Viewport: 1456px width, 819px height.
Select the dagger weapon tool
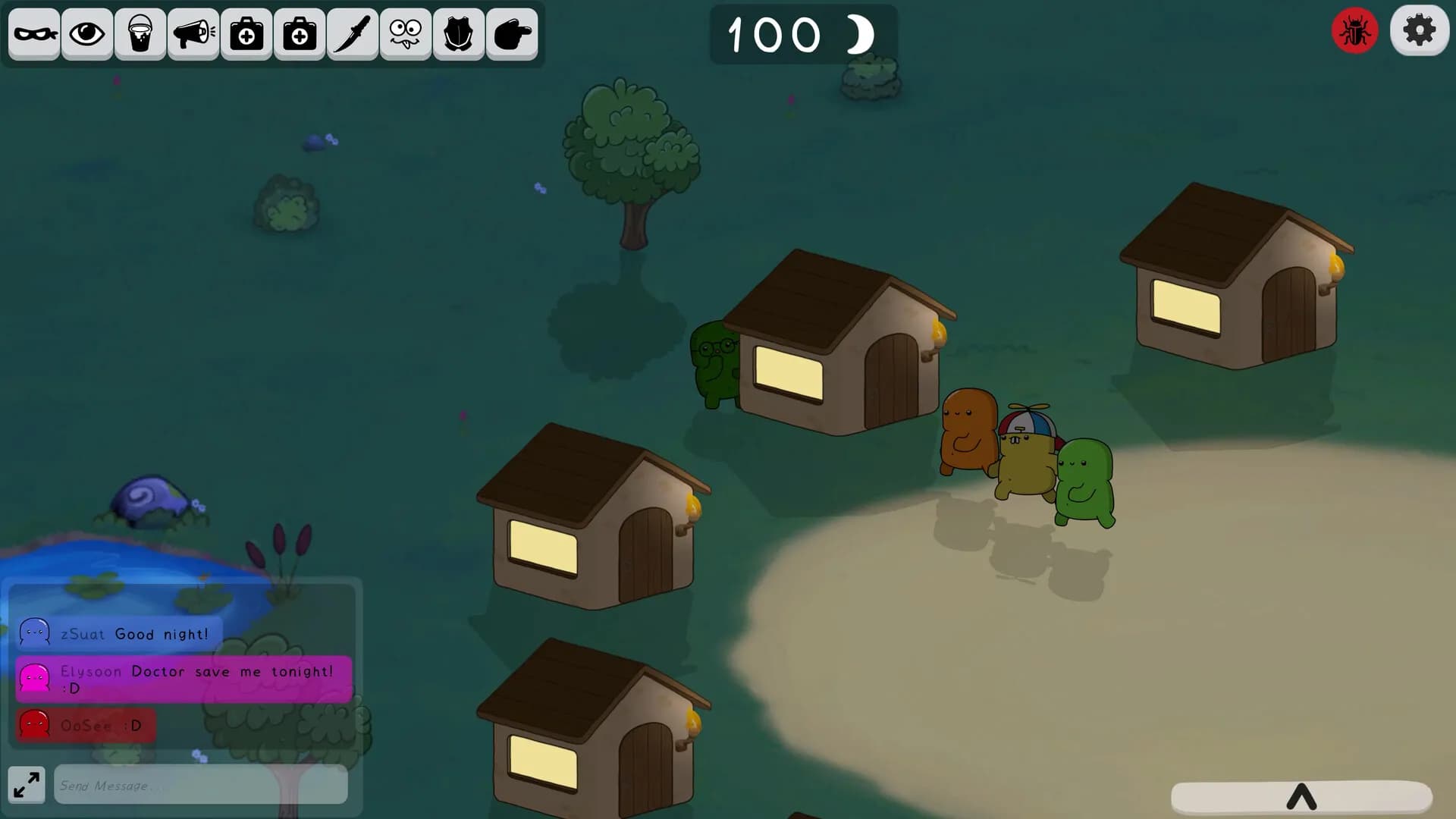(352, 33)
